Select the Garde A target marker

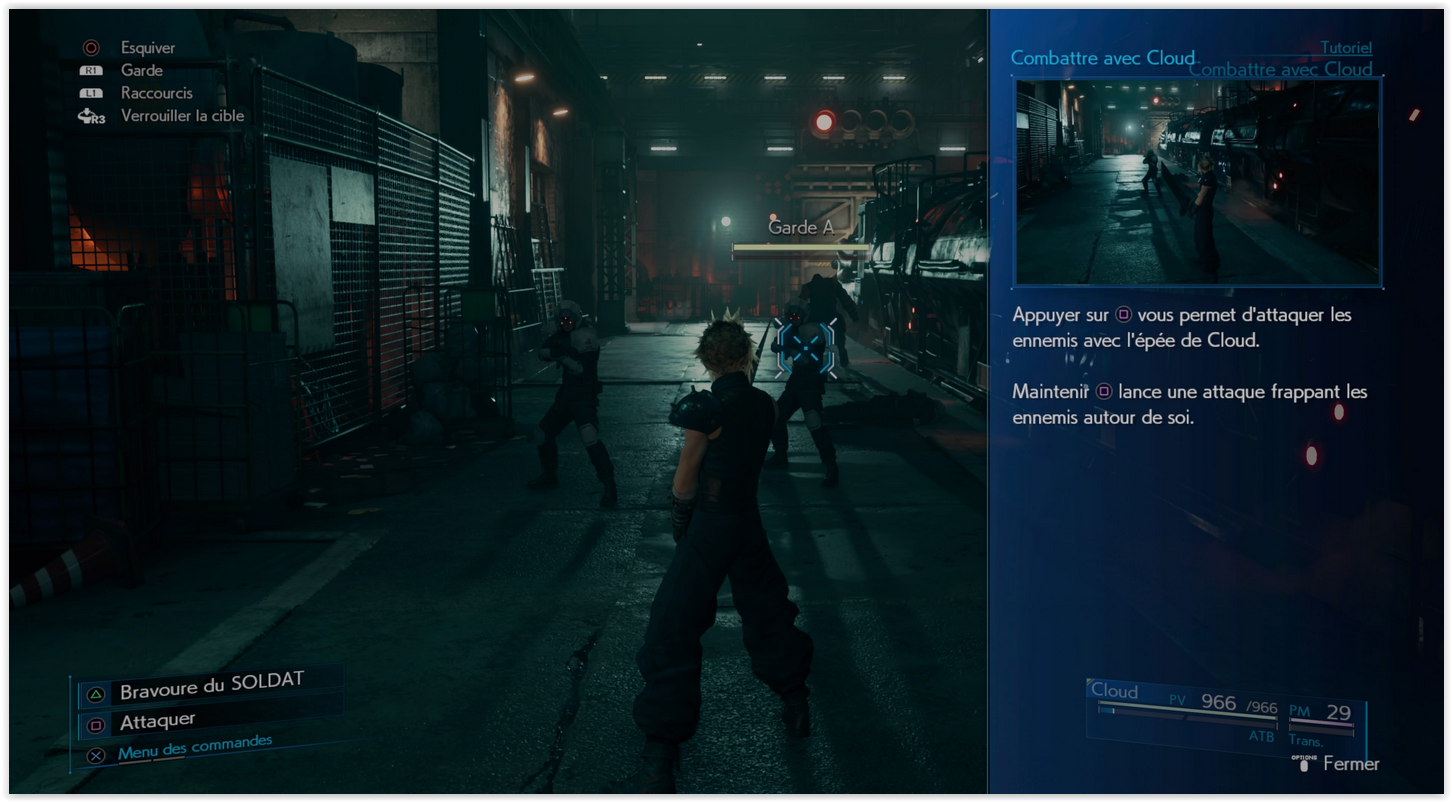click(x=805, y=347)
